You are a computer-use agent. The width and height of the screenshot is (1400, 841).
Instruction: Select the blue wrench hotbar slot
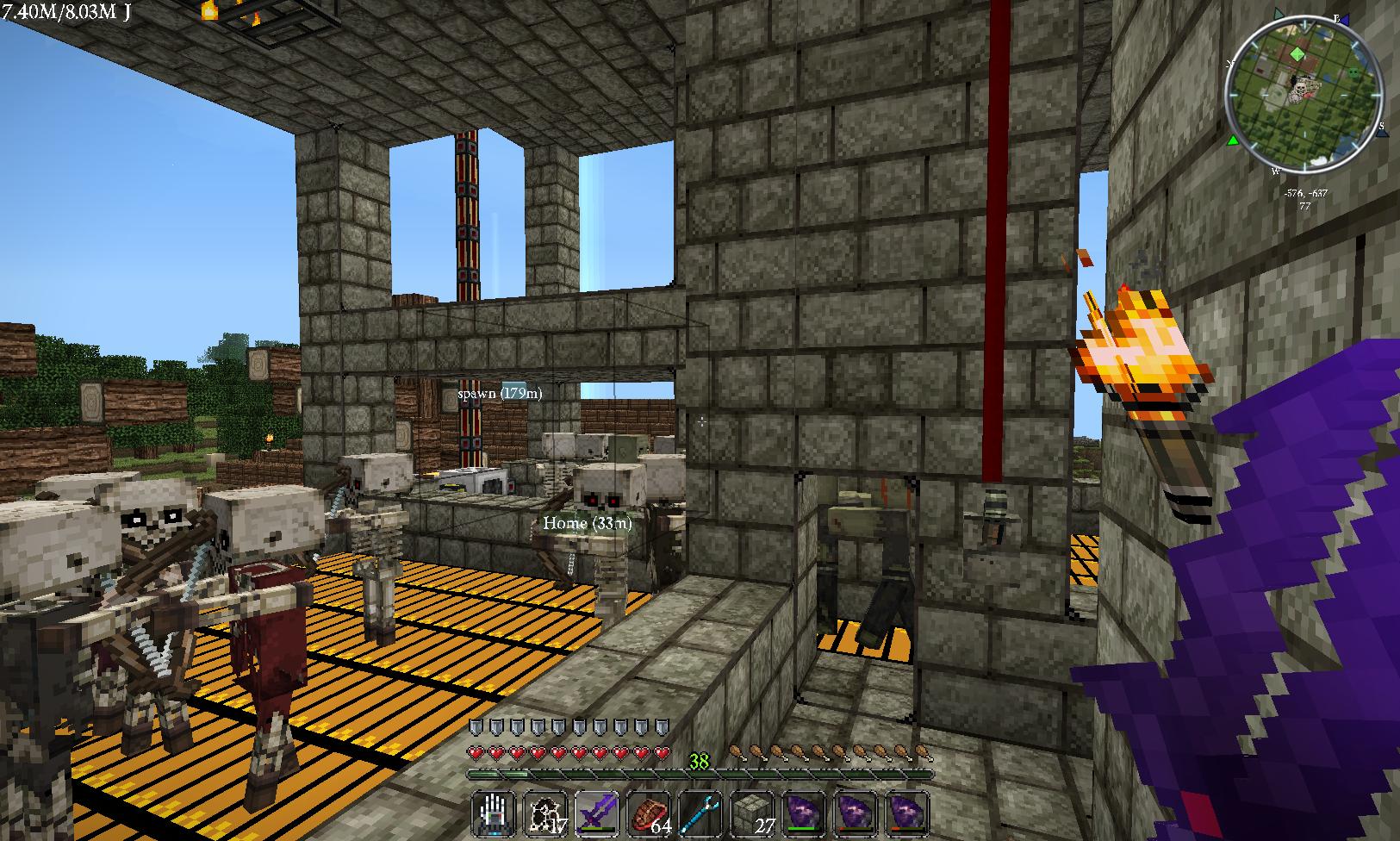(x=700, y=814)
